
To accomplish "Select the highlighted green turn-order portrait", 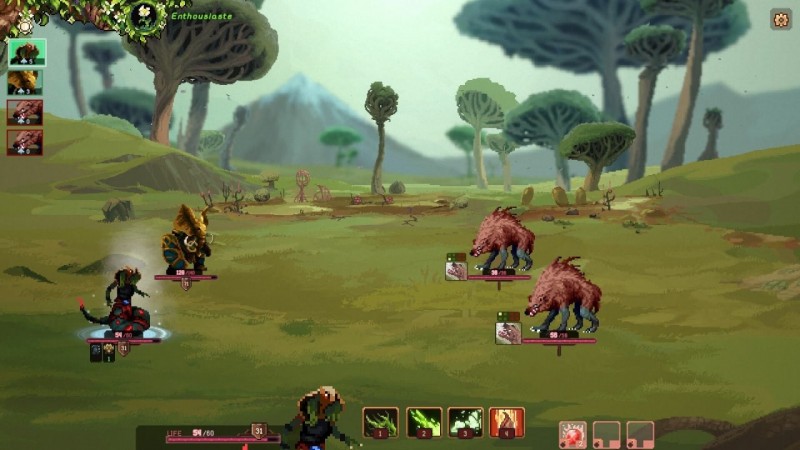I will click(24, 53).
